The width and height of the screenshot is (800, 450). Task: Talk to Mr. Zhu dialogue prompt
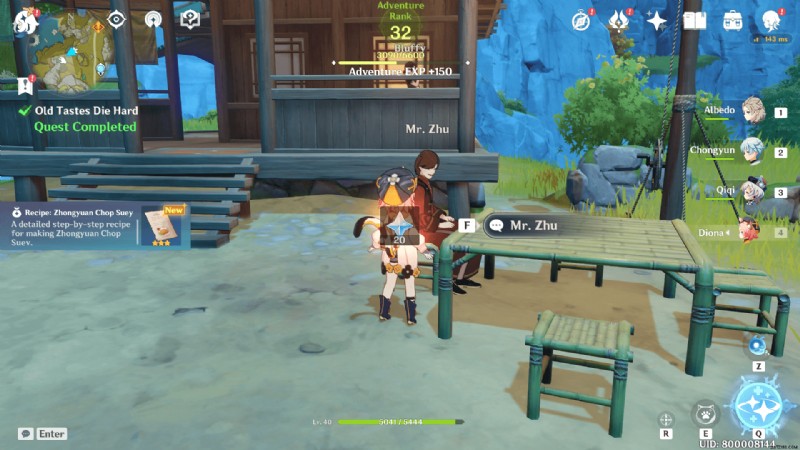pyautogui.click(x=530, y=226)
